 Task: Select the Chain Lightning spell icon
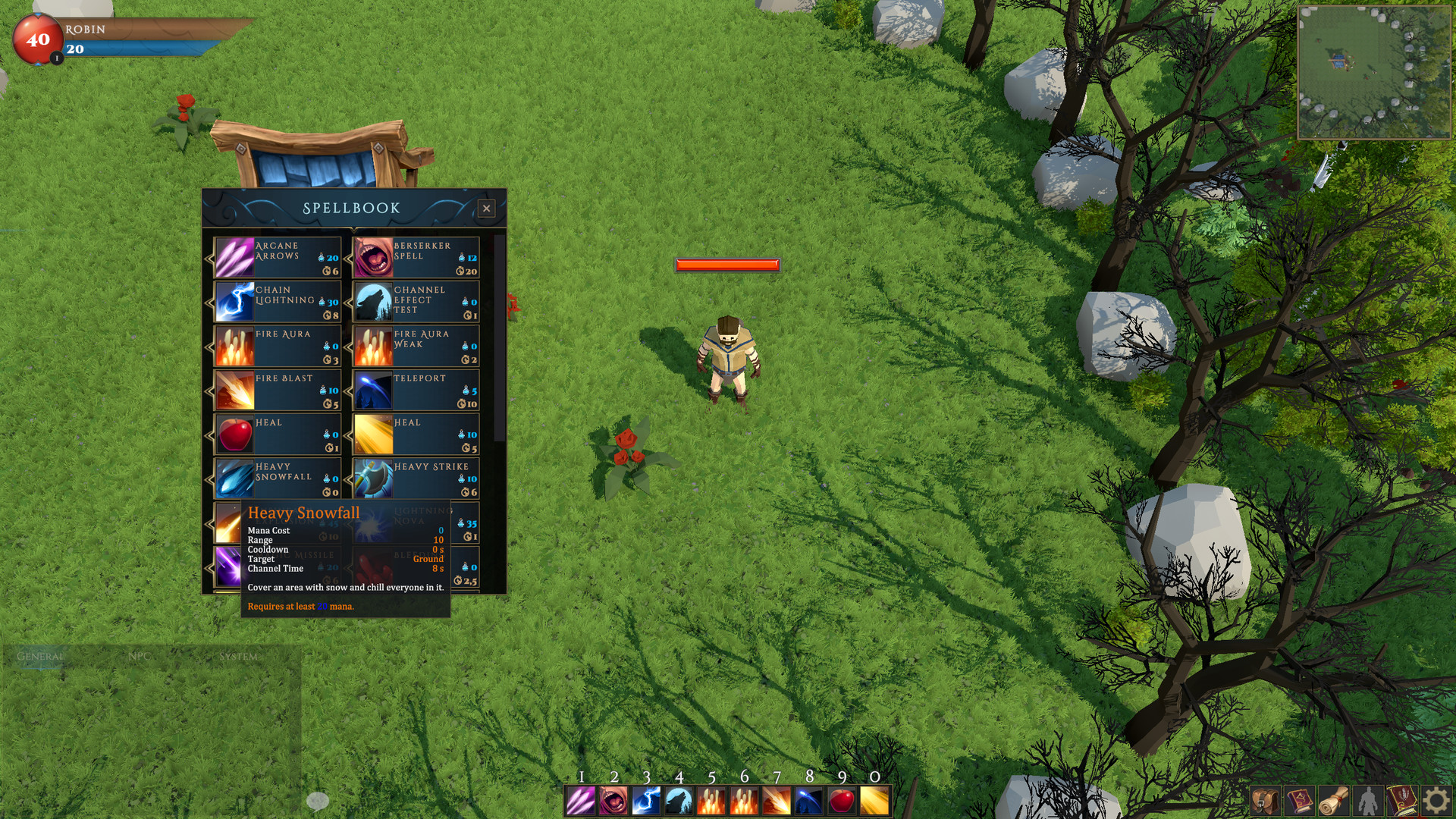tap(236, 301)
